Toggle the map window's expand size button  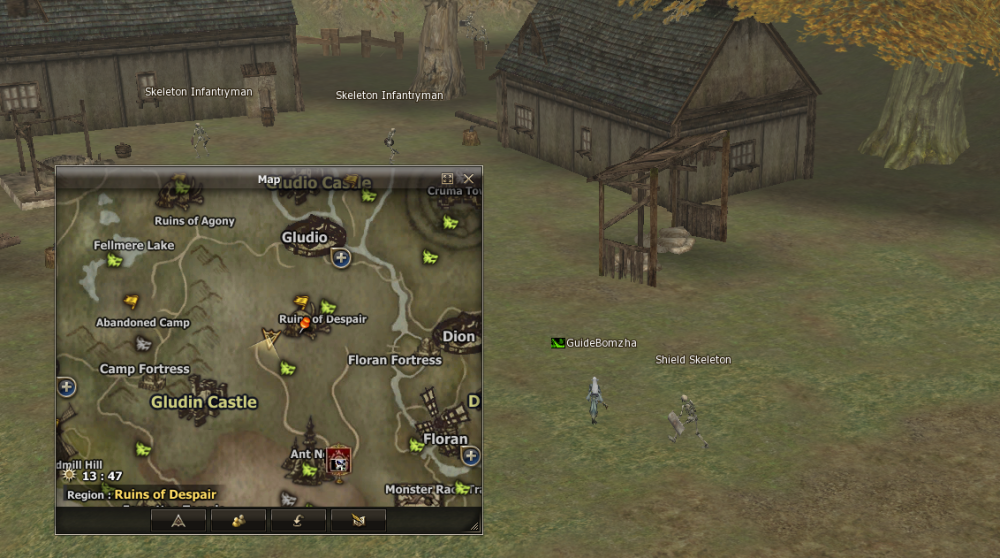coord(448,179)
